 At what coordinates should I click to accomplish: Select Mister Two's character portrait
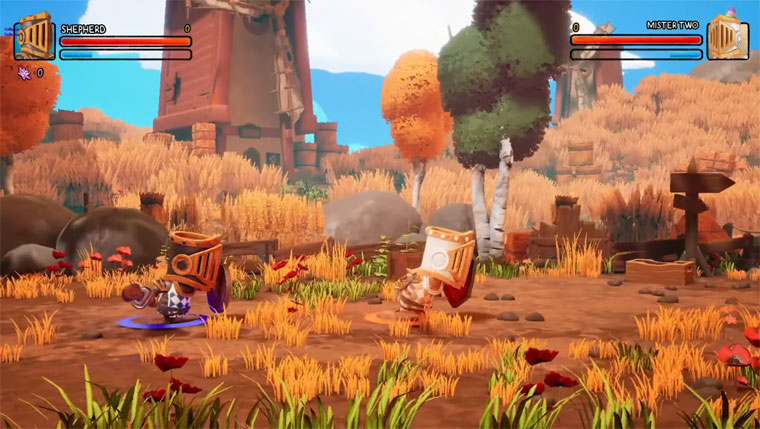(x=727, y=37)
